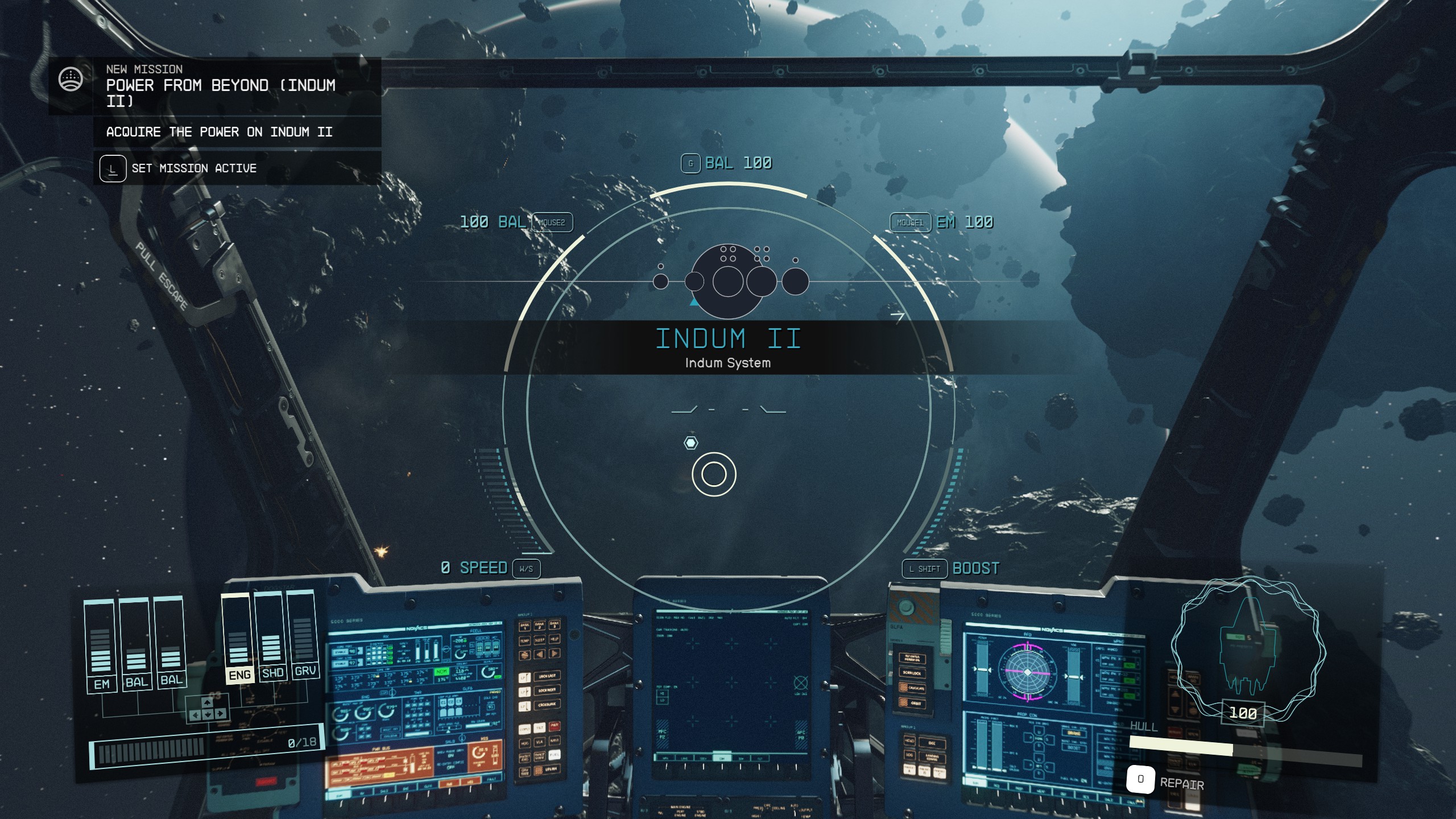Select PRESET B on the right panel
This screenshot has width=1456, height=819.
click(924, 772)
